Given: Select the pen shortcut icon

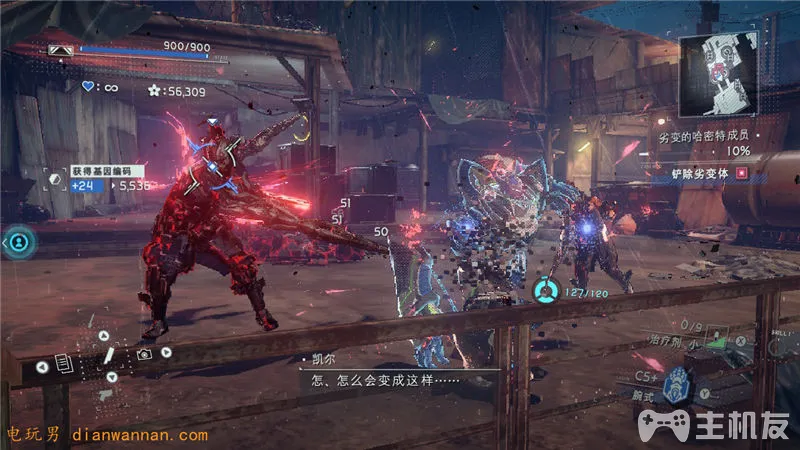Looking at the screenshot, I should (x=108, y=354).
